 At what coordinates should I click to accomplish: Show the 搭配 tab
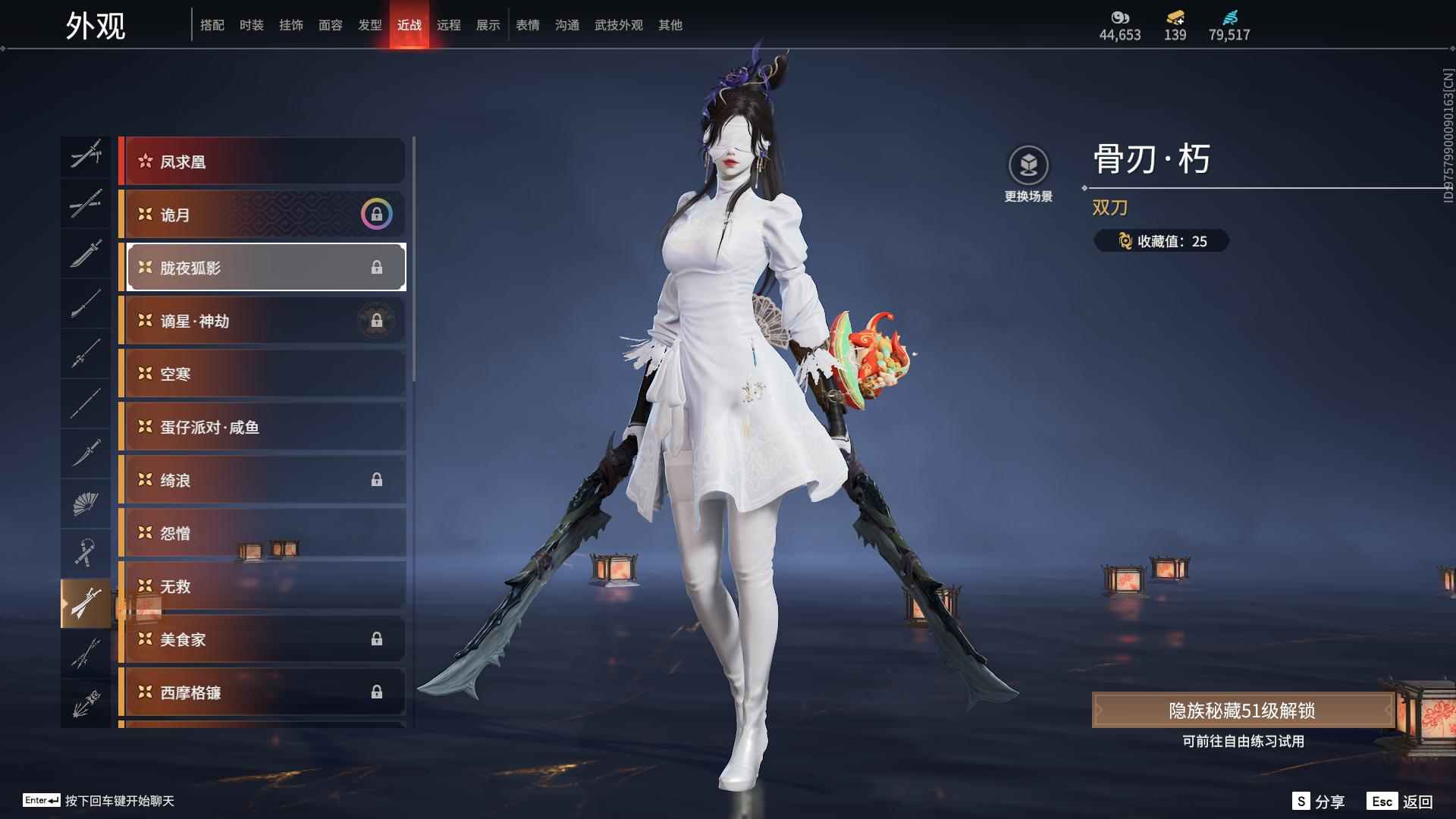(x=212, y=25)
